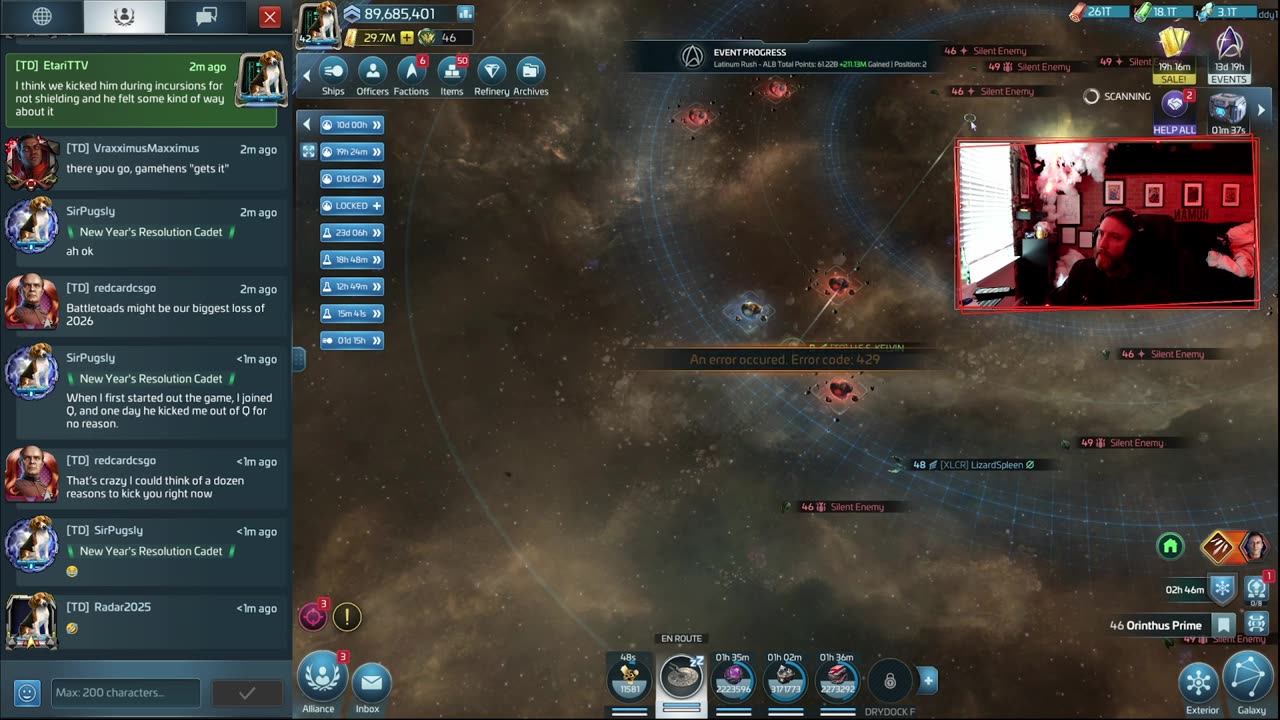
Task: Open the Galaxy map
Action: (1250, 684)
